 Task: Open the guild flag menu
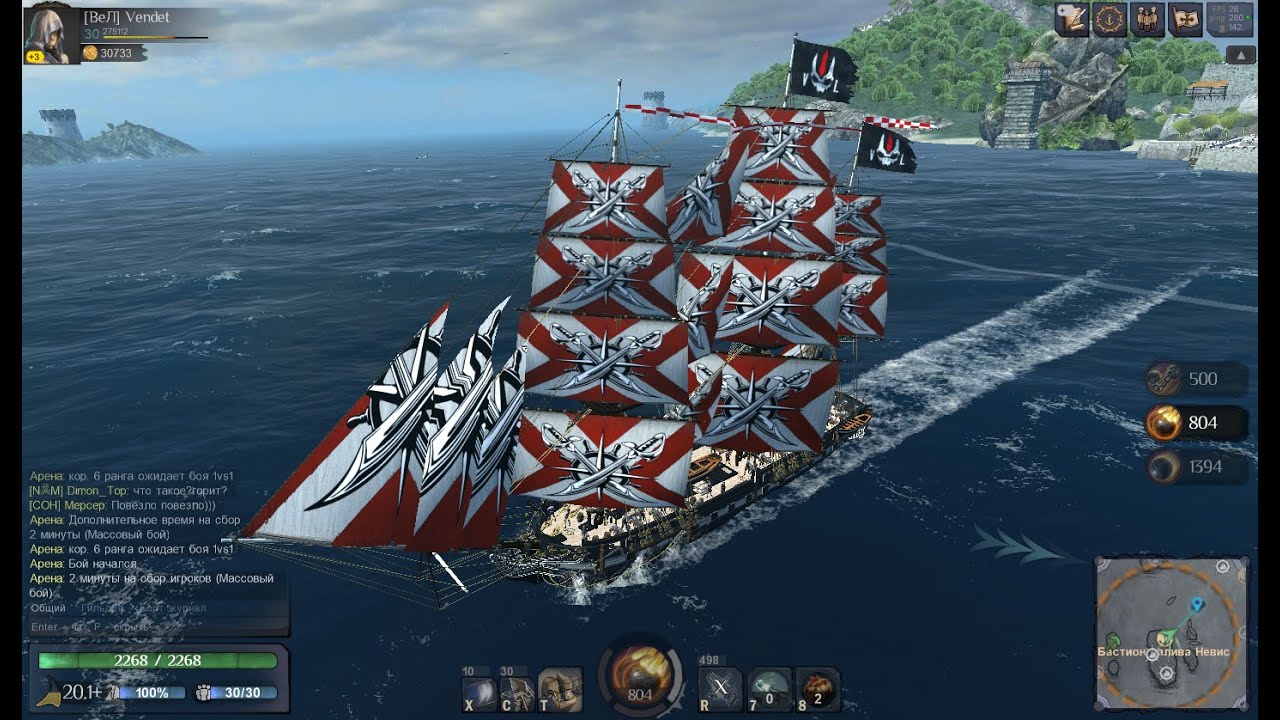(1185, 20)
